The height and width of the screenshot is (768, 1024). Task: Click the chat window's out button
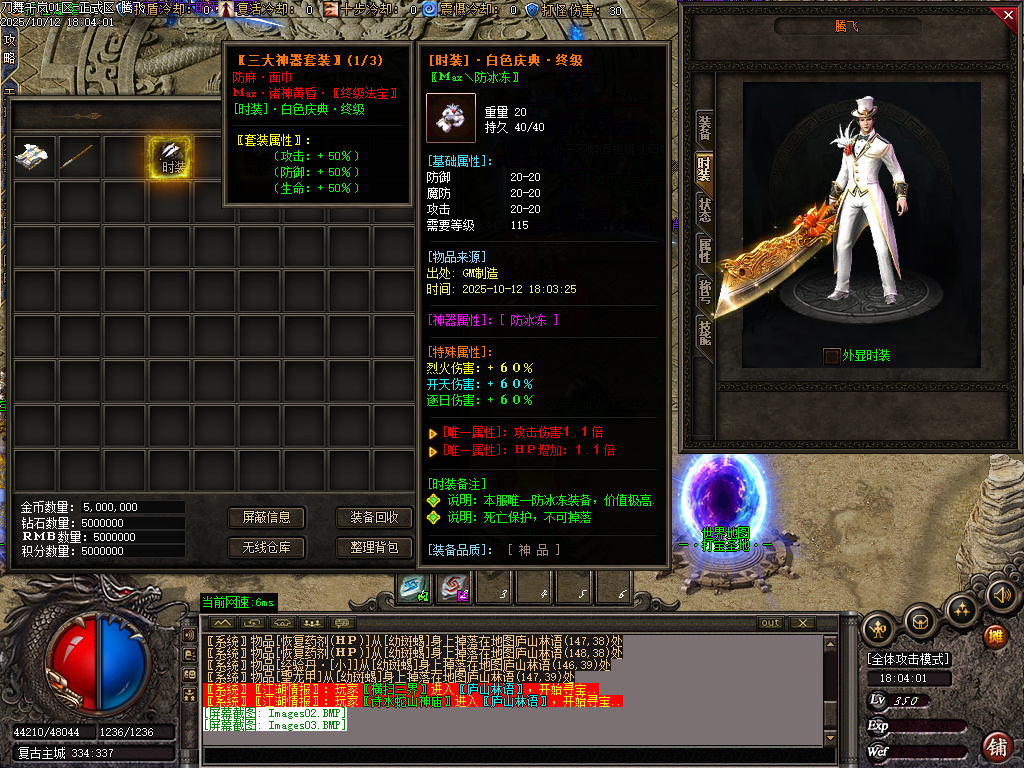(769, 623)
